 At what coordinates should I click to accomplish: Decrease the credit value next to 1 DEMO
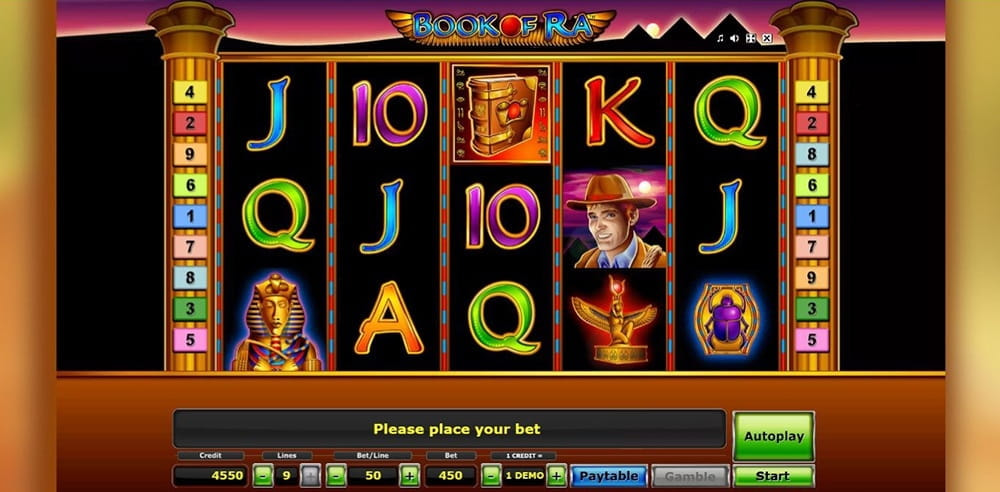491,476
